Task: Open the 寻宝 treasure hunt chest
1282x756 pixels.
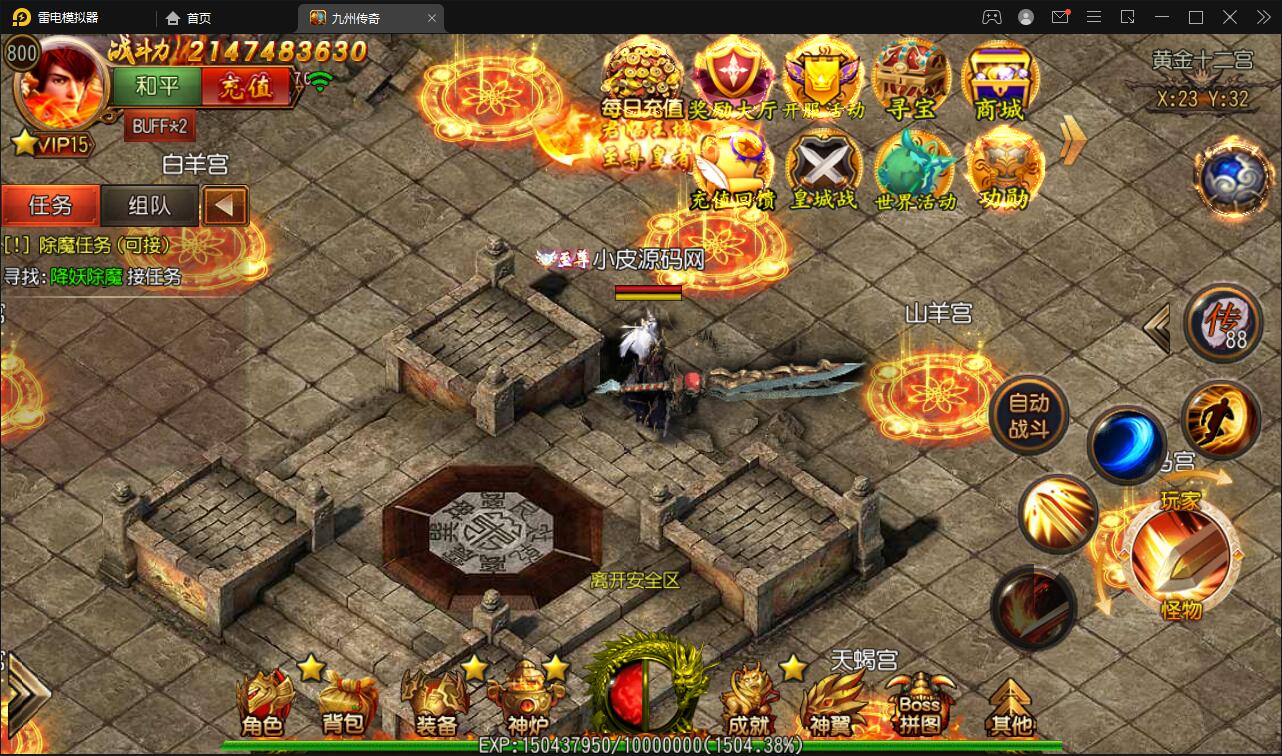Action: pos(911,80)
